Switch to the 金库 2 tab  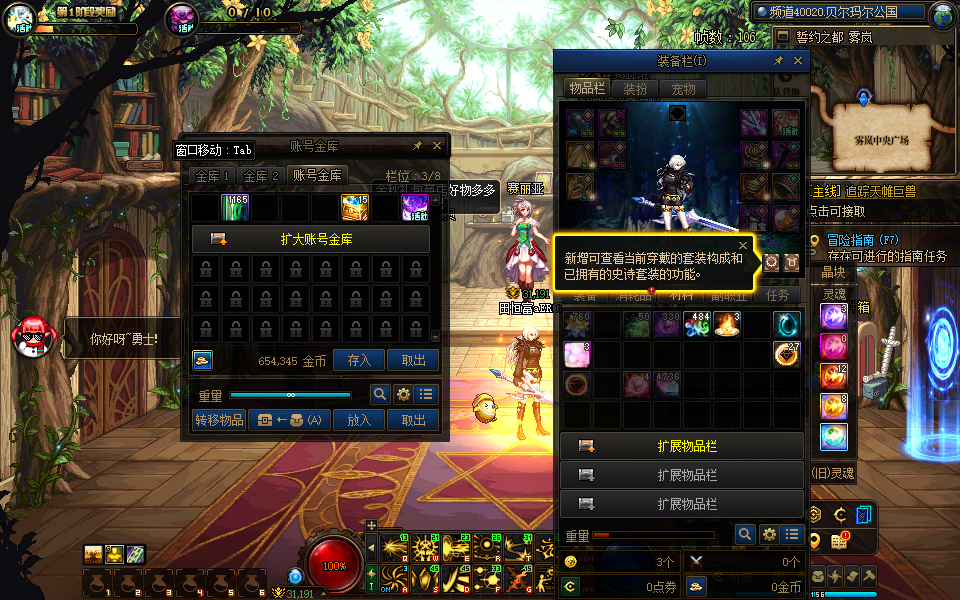click(262, 176)
